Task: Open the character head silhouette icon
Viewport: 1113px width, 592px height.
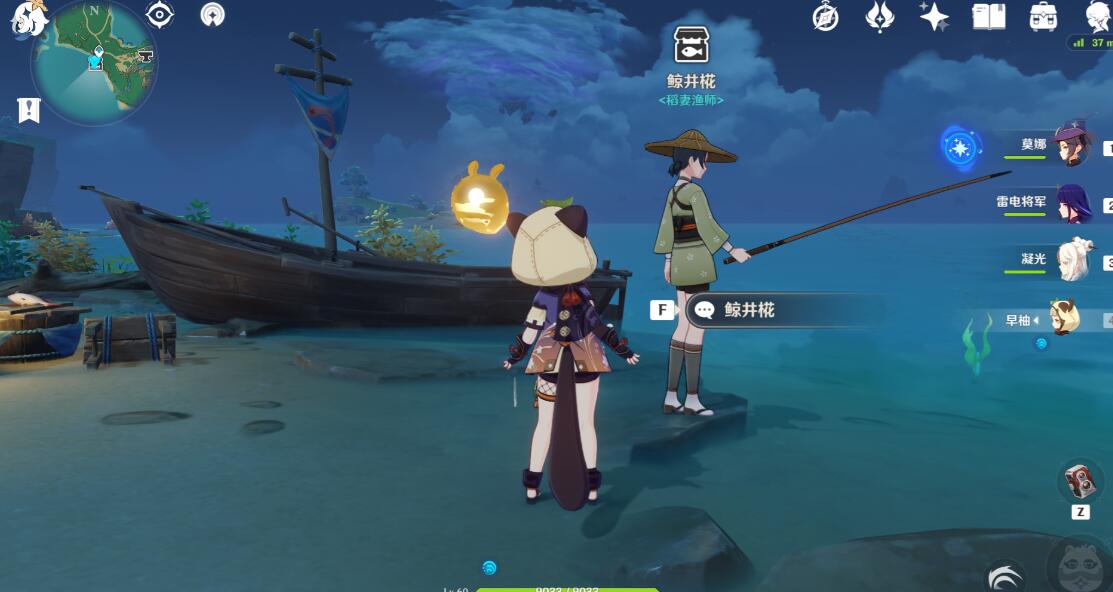Action: tap(1097, 16)
